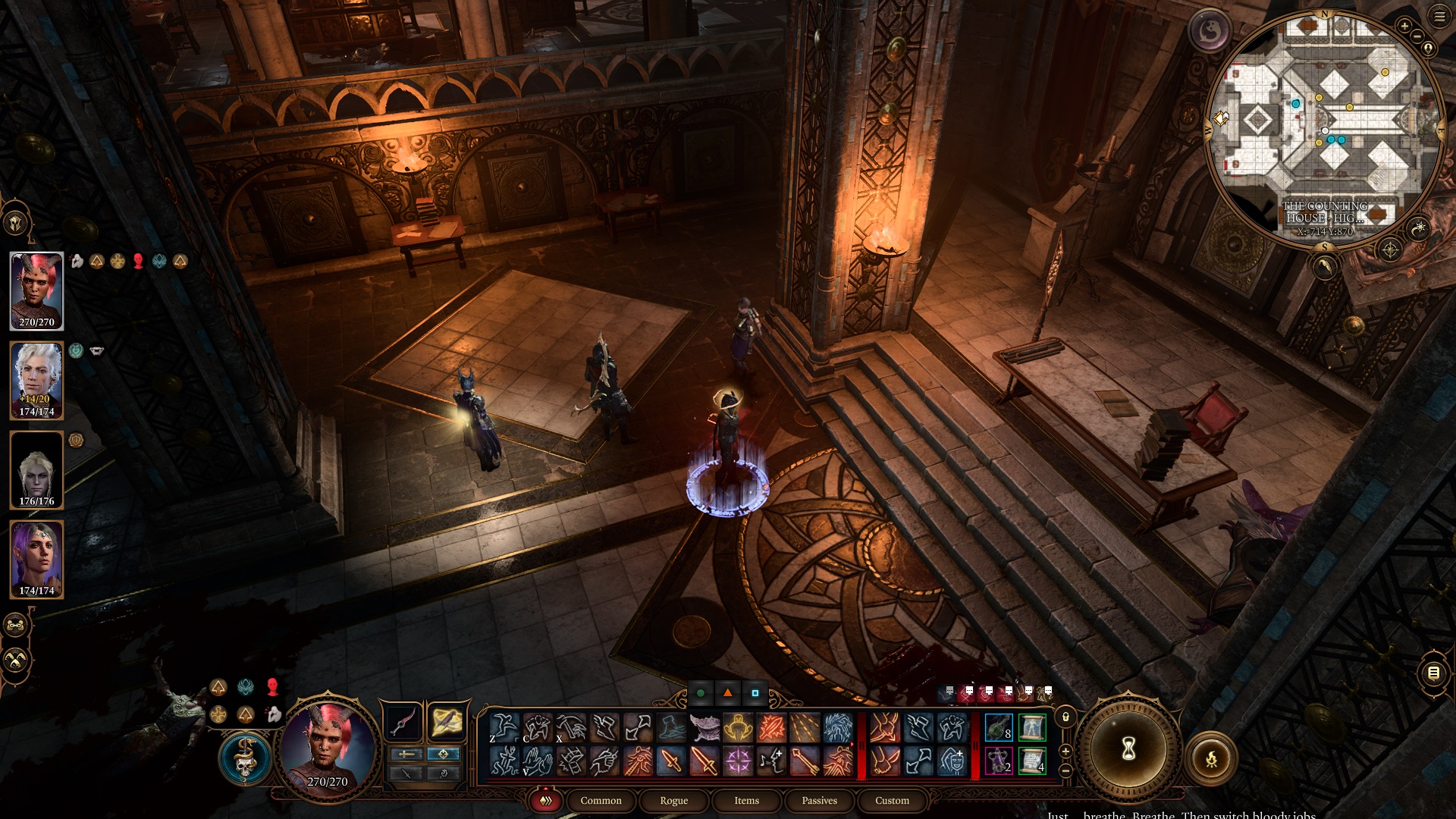The height and width of the screenshot is (819, 1456).
Task: Show the Items hotbar tab
Action: coord(746,801)
